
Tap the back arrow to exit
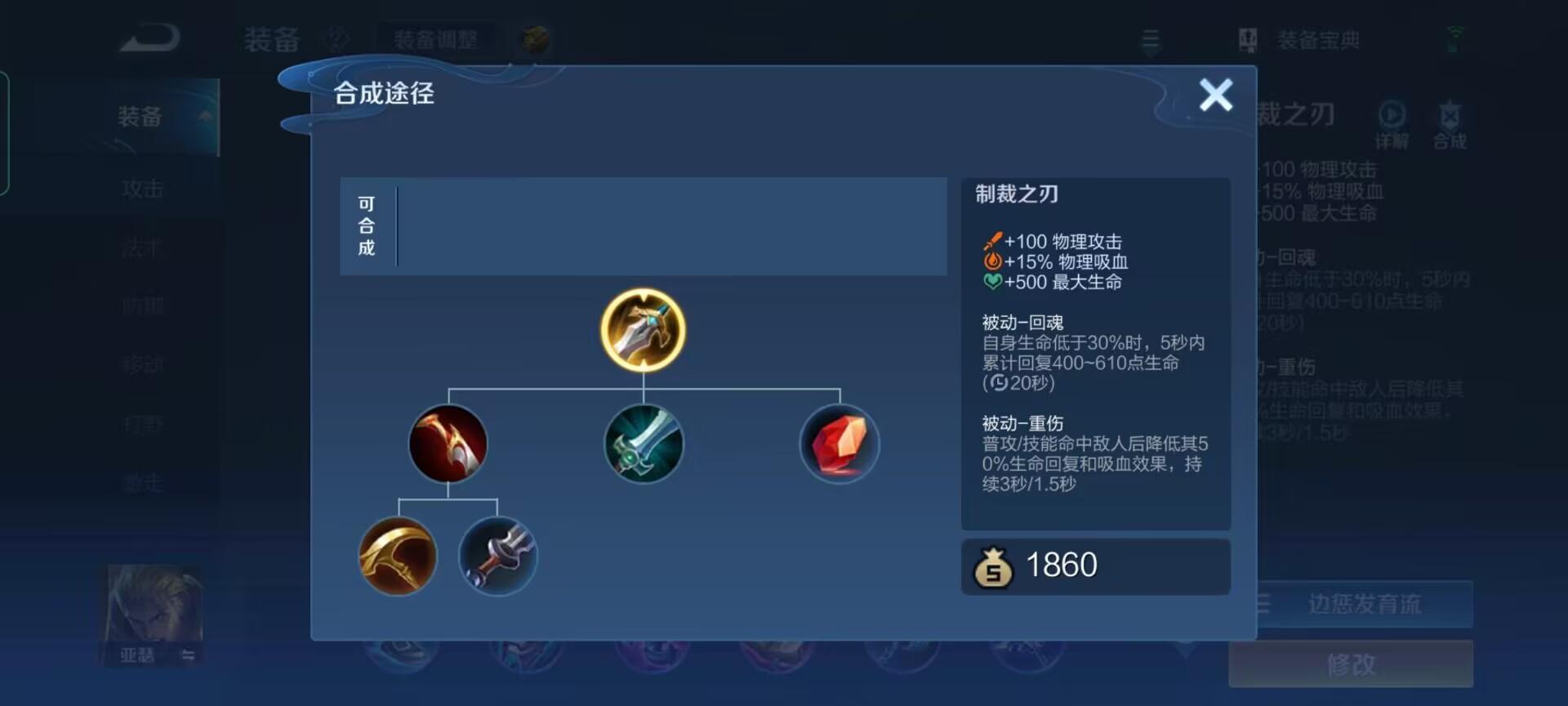pyautogui.click(x=151, y=36)
